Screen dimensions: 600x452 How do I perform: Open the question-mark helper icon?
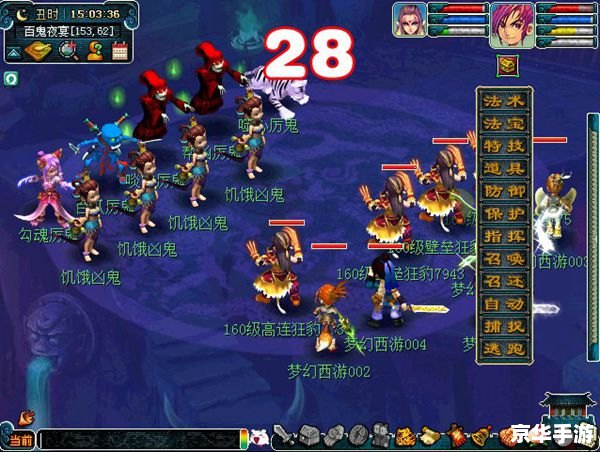[95, 52]
